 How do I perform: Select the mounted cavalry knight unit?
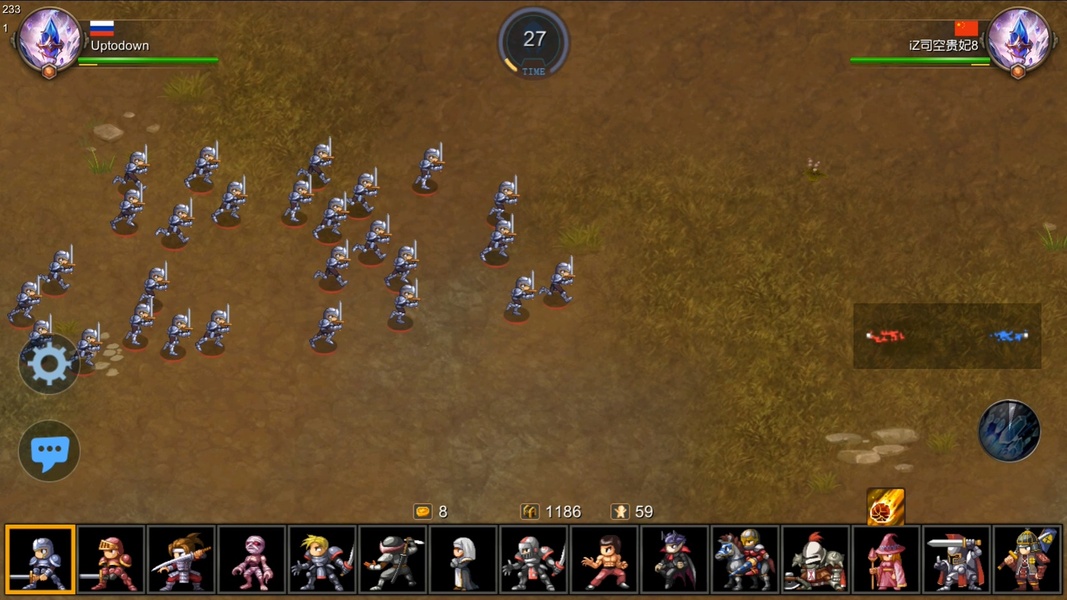pos(745,560)
